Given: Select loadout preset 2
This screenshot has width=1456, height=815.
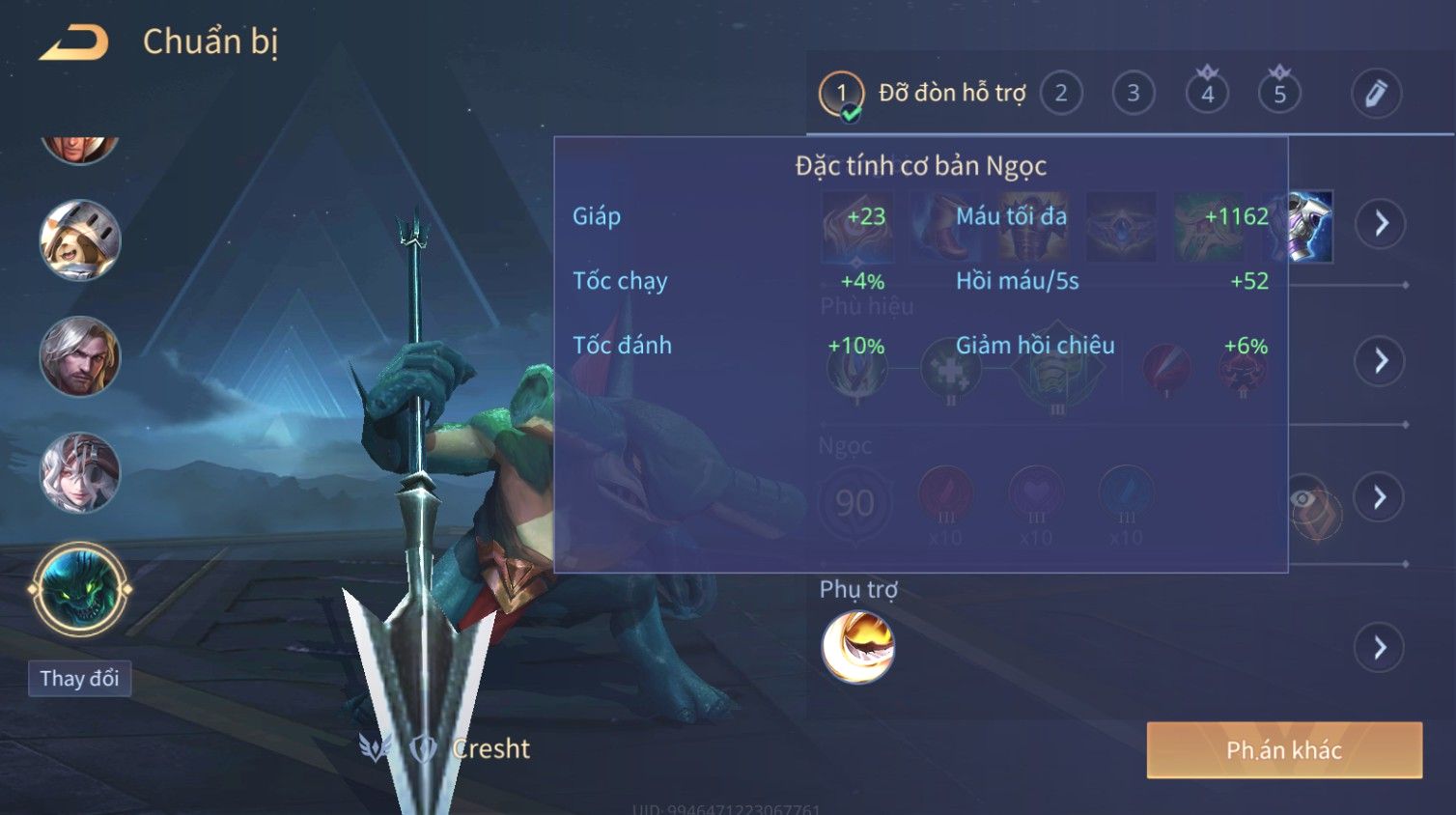Looking at the screenshot, I should click(1061, 94).
